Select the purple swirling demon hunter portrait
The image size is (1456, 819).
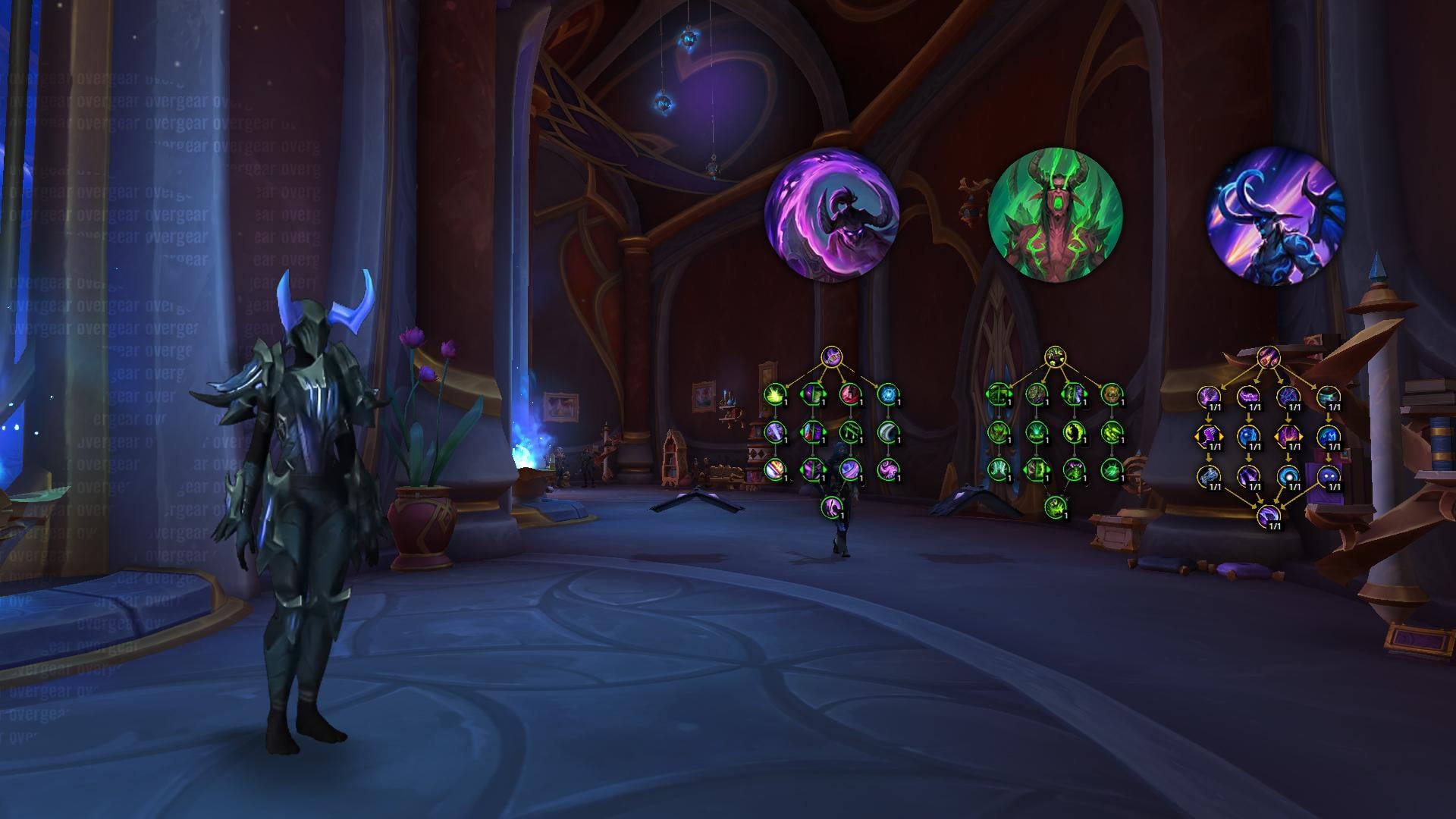click(831, 215)
